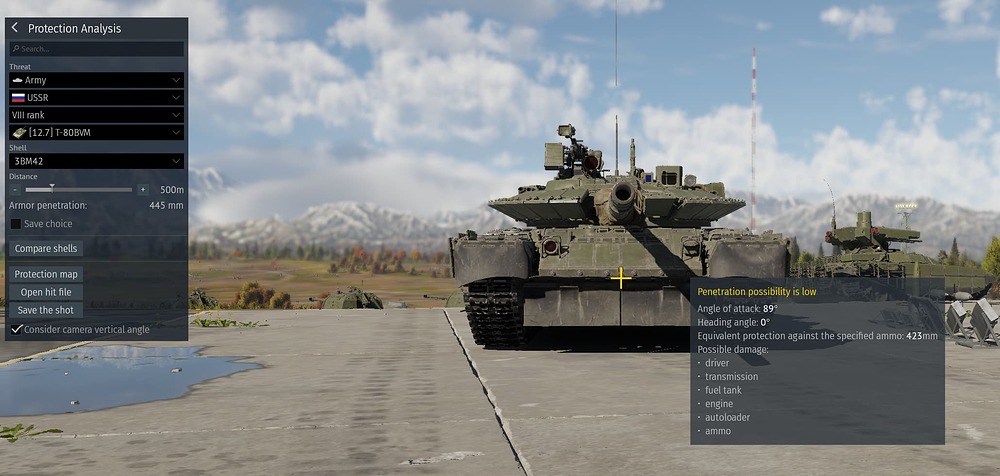This screenshot has height=476, width=1000.
Task: Open the 3BM42 shell dropdown
Action: click(96, 161)
